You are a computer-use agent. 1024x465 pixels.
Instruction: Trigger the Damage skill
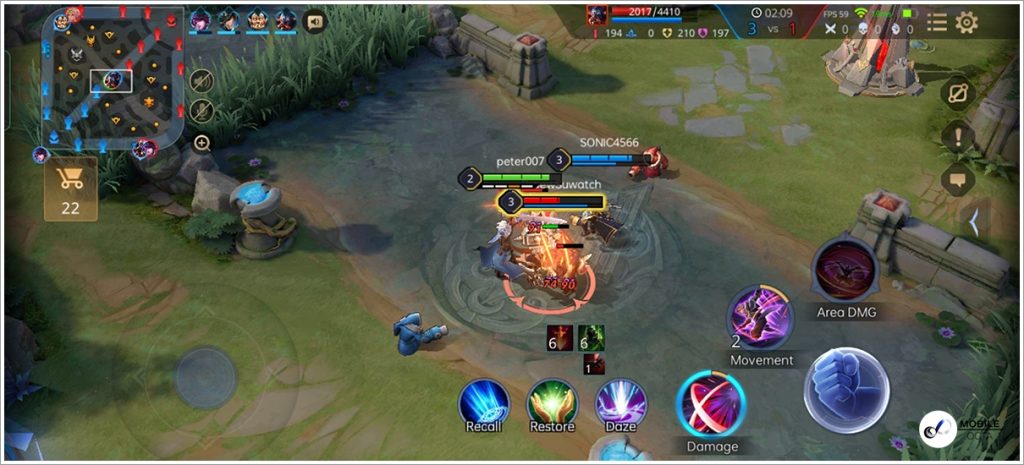pos(711,405)
